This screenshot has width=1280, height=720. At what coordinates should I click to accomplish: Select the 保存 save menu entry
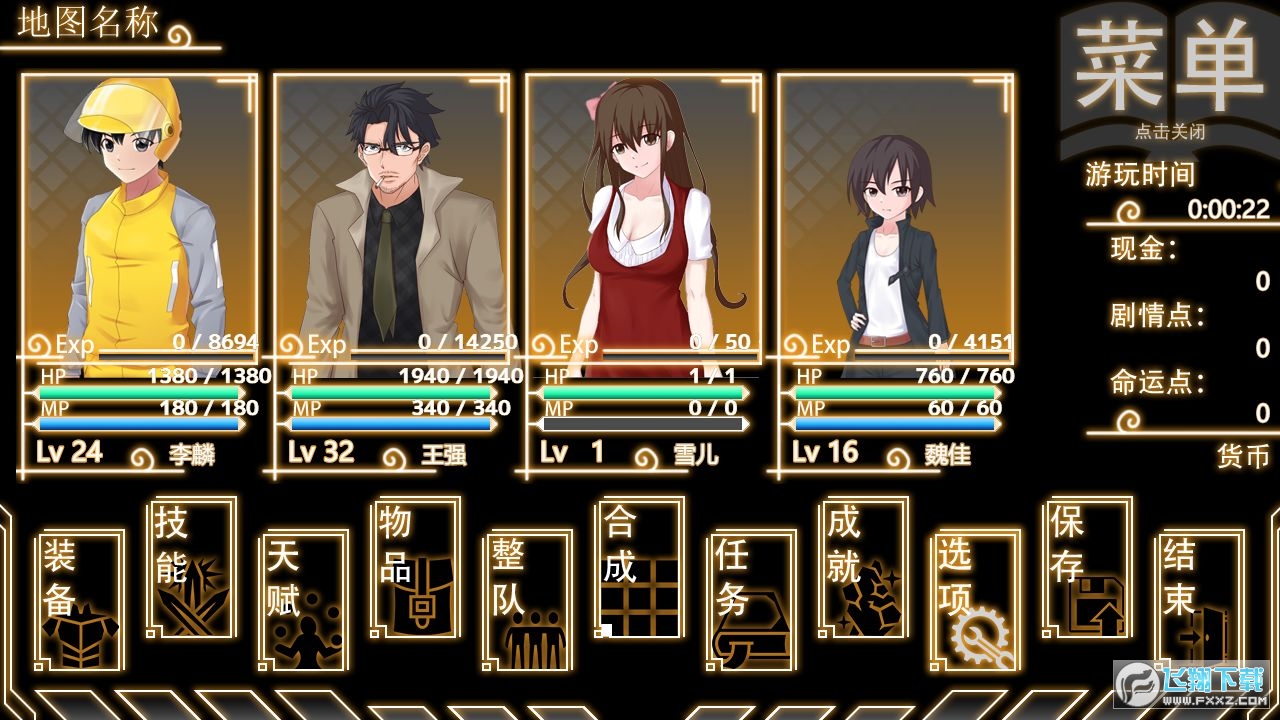[x=1088, y=567]
